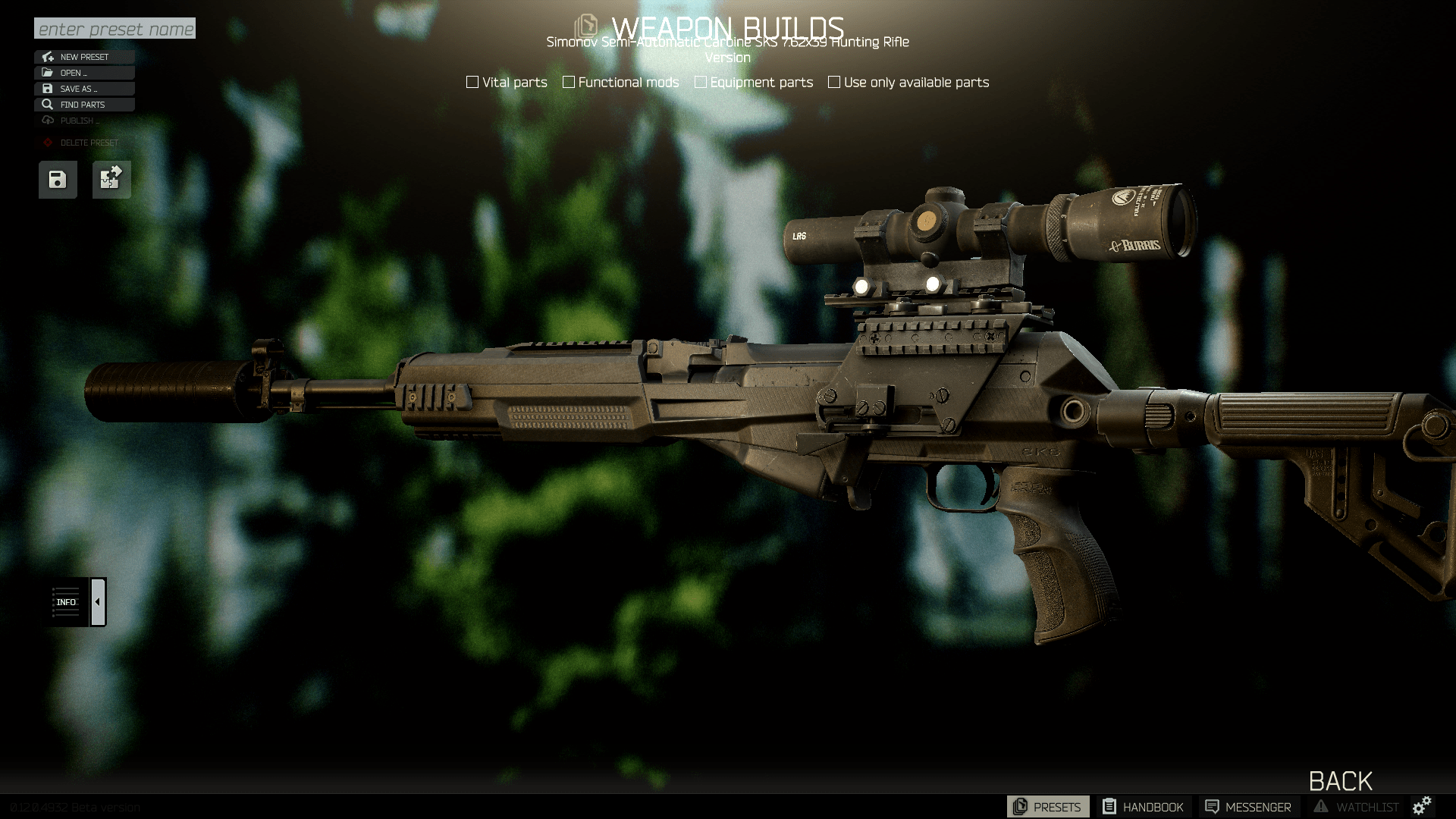Click the floppy disk save icon
The width and height of the screenshot is (1456, 819).
click(58, 180)
